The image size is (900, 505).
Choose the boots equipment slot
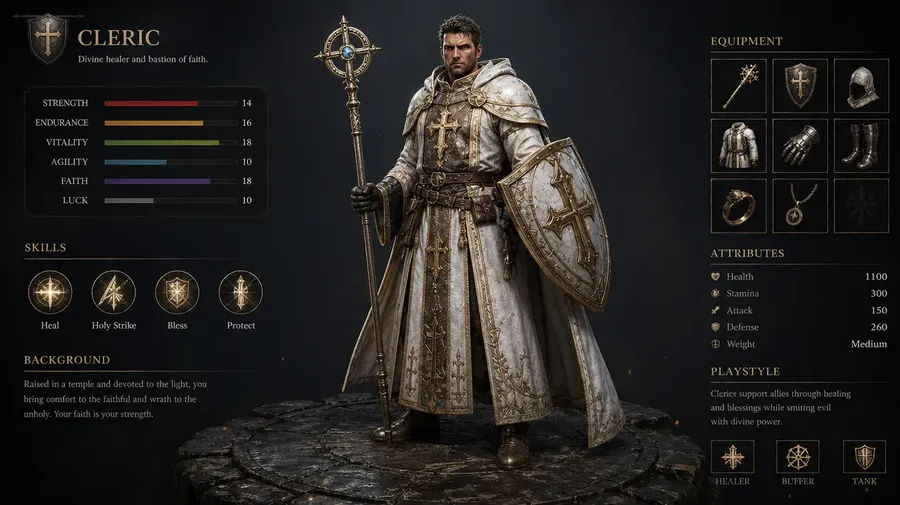coord(861,145)
